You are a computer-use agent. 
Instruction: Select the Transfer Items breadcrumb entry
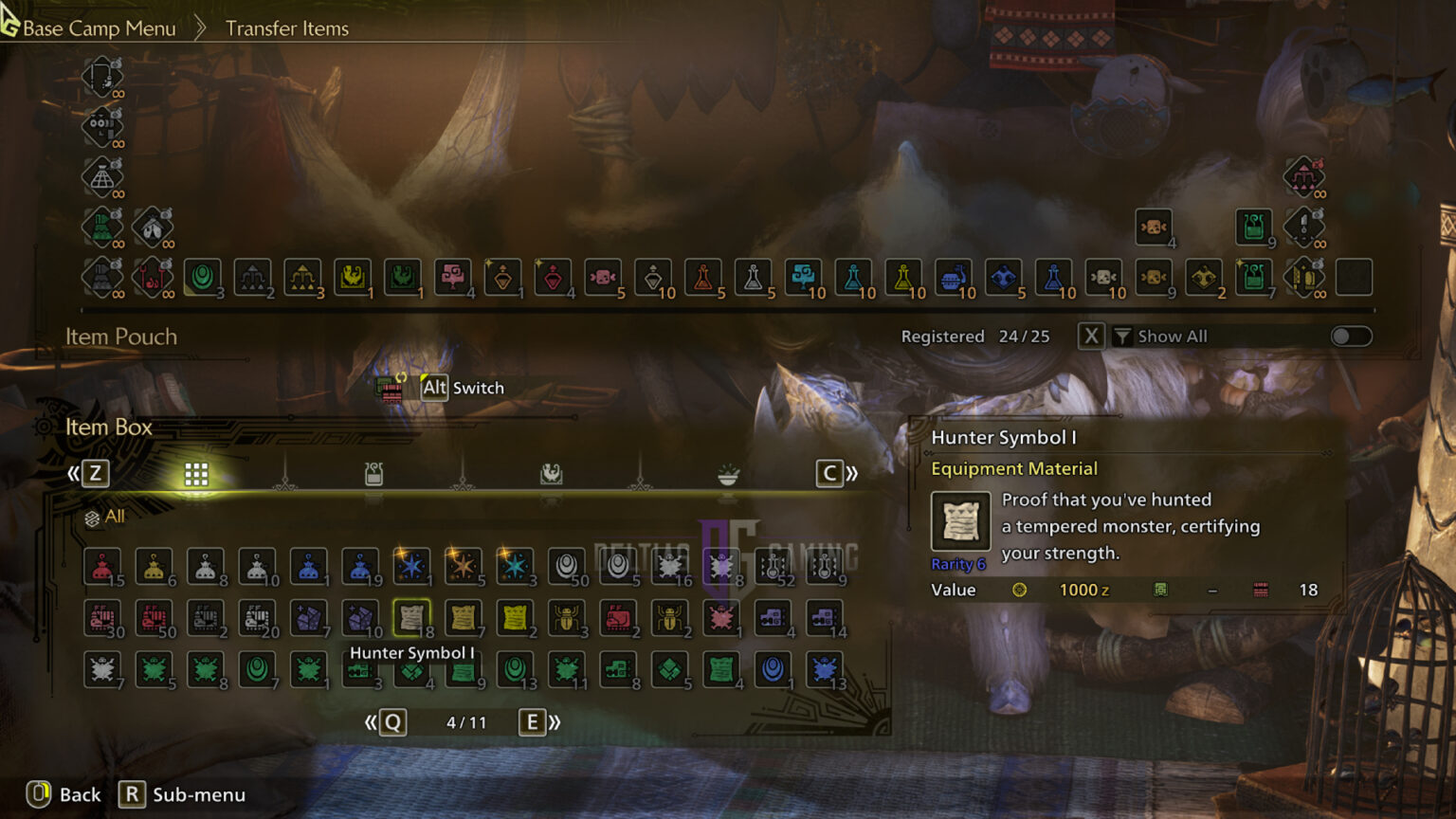(x=286, y=27)
